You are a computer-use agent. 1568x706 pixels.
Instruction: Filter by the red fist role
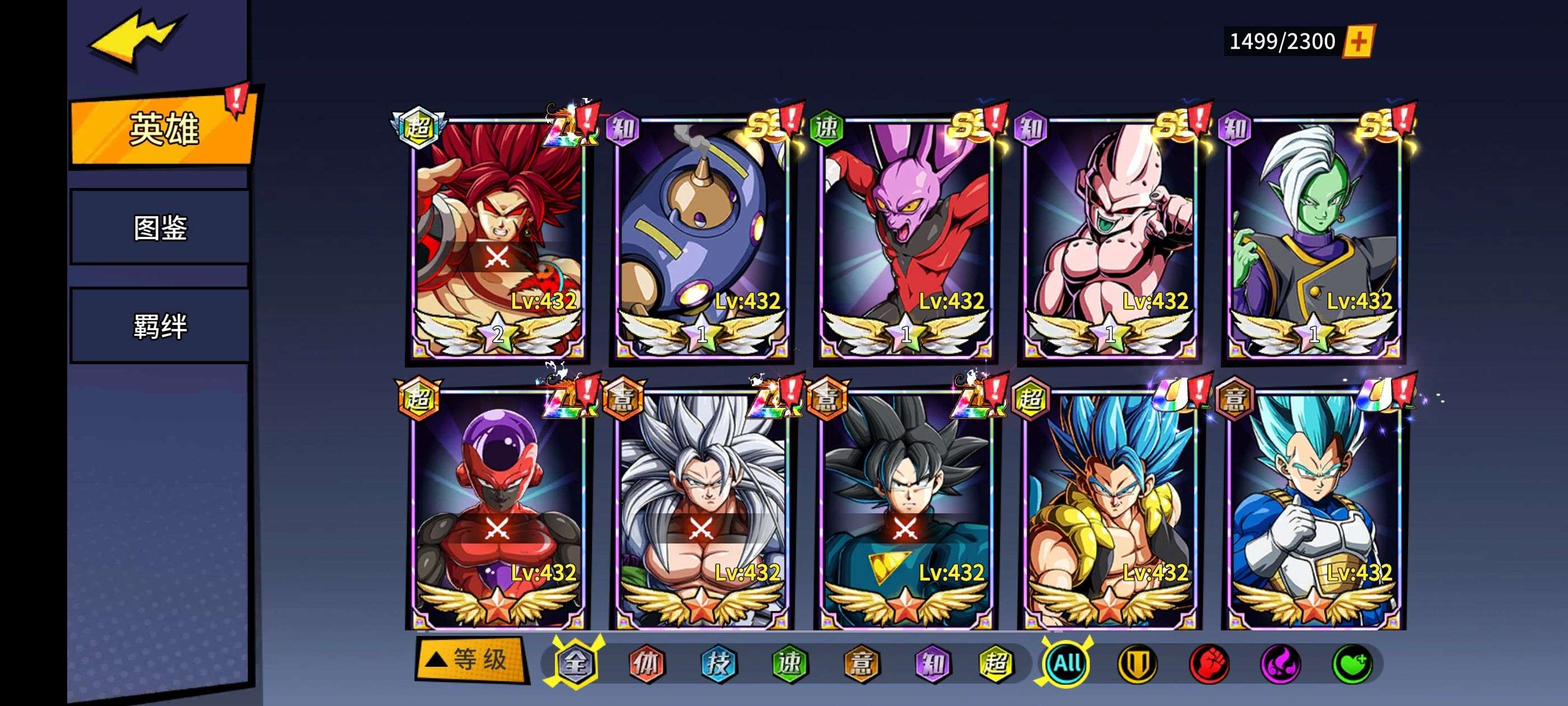click(1209, 663)
